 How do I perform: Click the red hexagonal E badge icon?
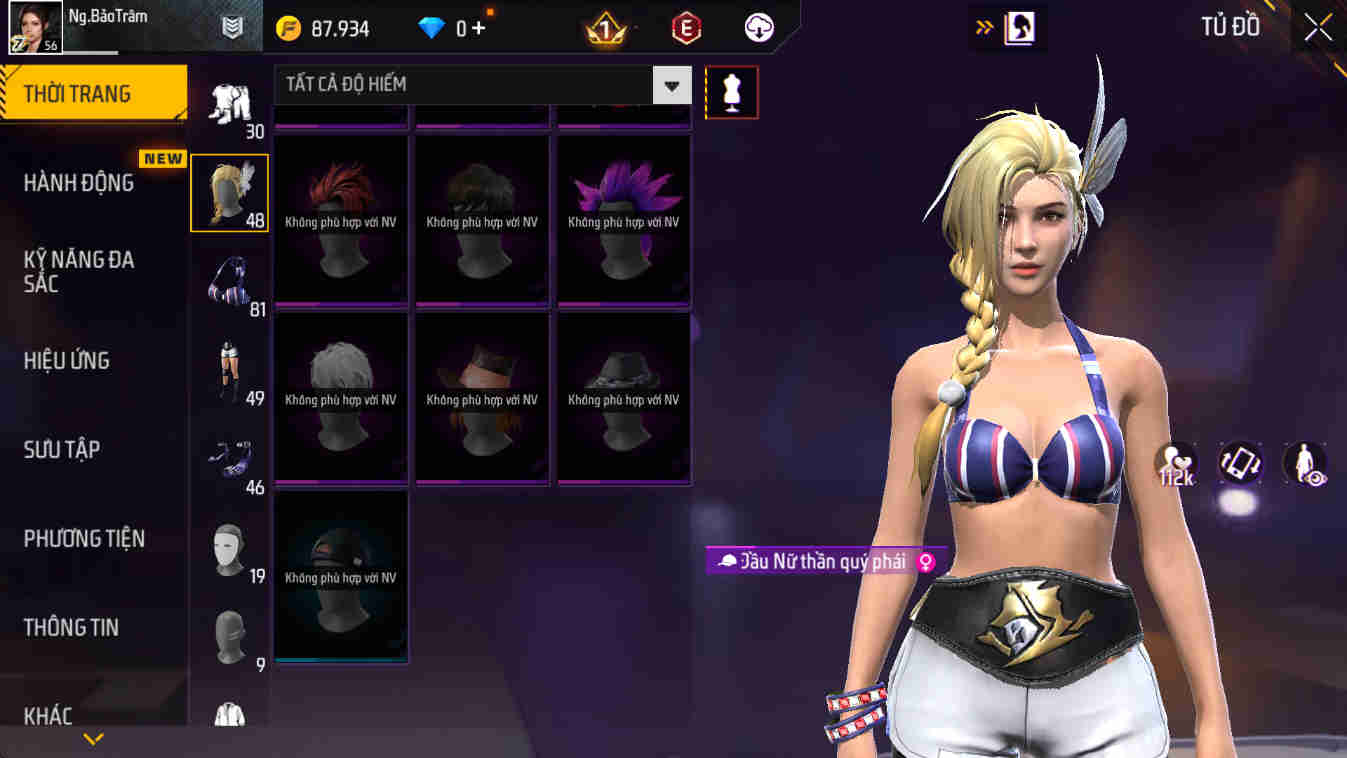point(691,27)
